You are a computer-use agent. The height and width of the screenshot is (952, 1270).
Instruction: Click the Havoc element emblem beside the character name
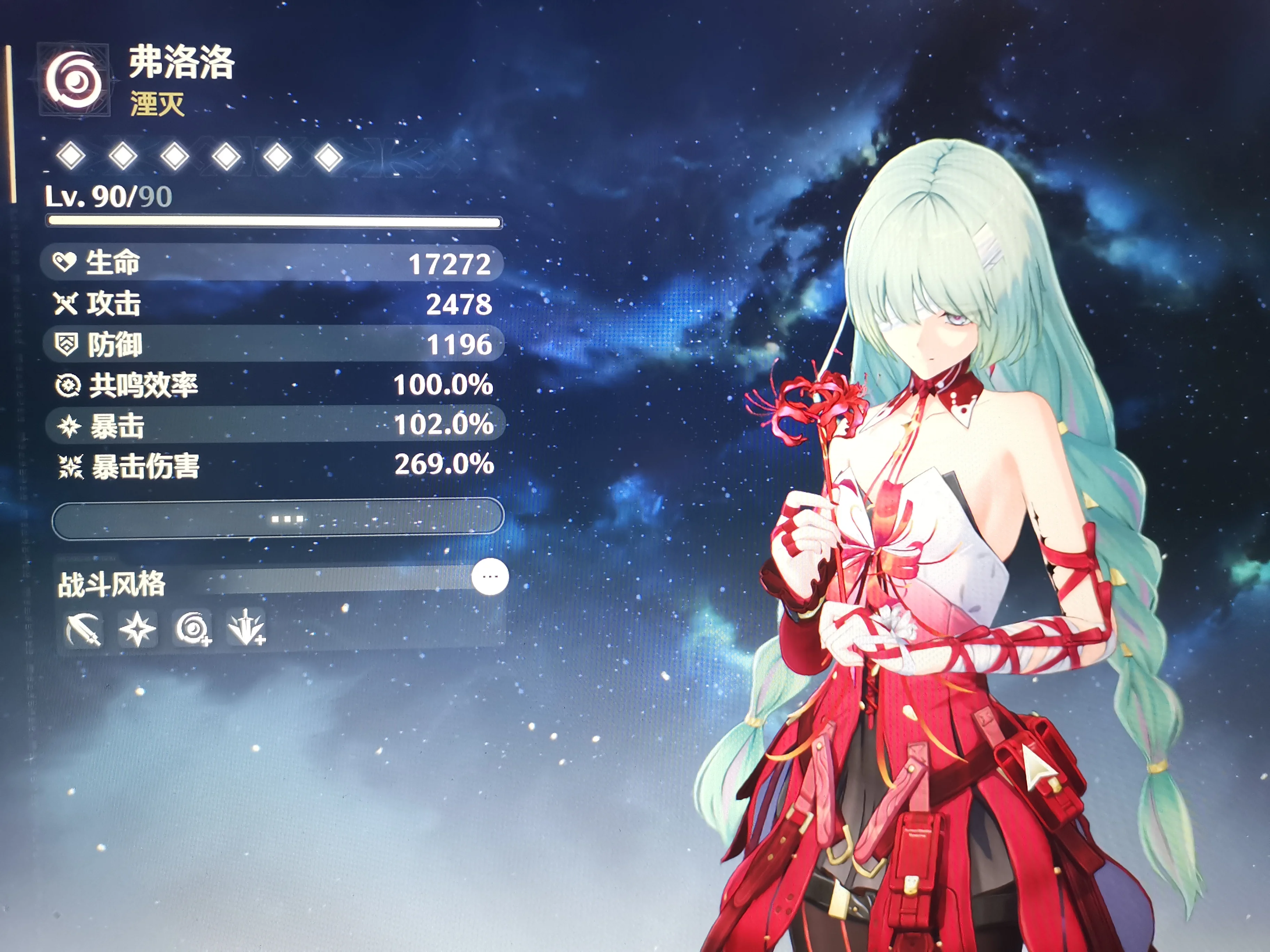74,80
